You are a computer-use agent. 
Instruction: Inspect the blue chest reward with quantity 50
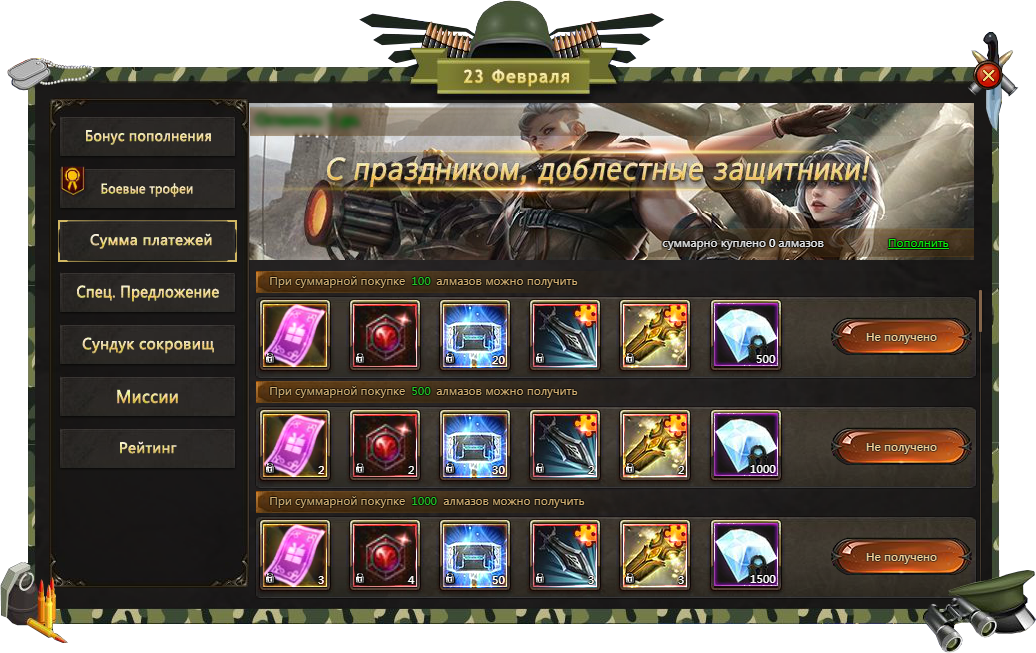[475, 555]
